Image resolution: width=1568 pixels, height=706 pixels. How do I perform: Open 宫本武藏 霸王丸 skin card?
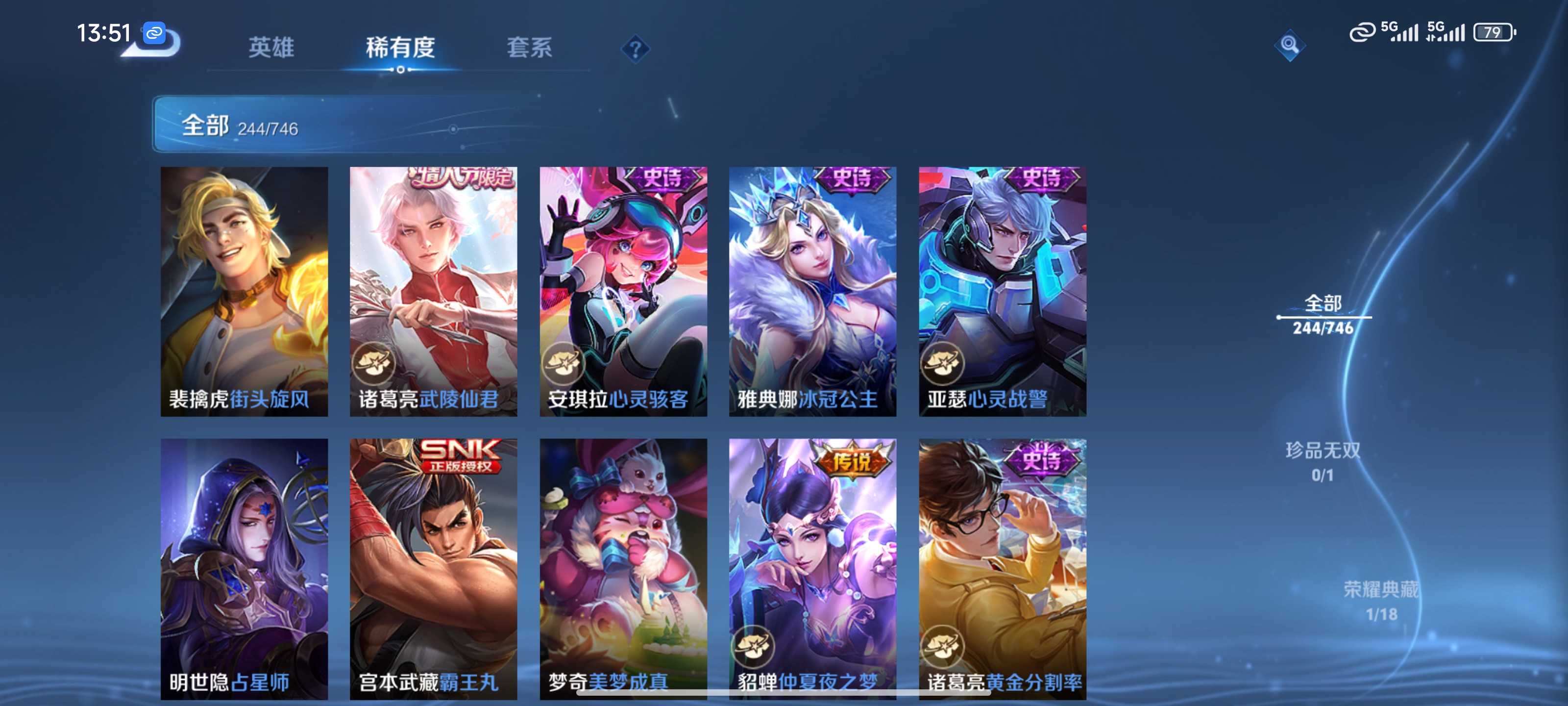pos(433,568)
